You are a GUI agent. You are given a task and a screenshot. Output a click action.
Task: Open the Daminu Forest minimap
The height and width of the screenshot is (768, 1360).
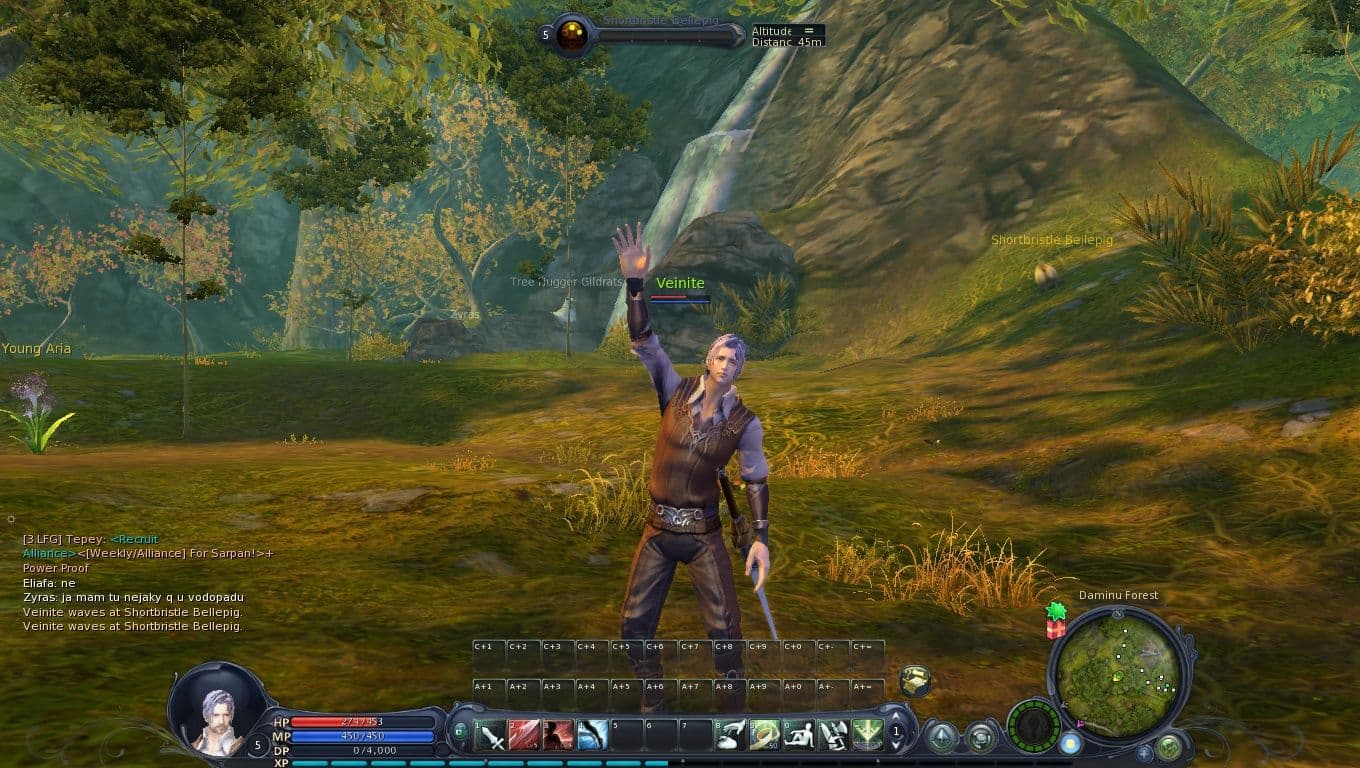click(1117, 675)
